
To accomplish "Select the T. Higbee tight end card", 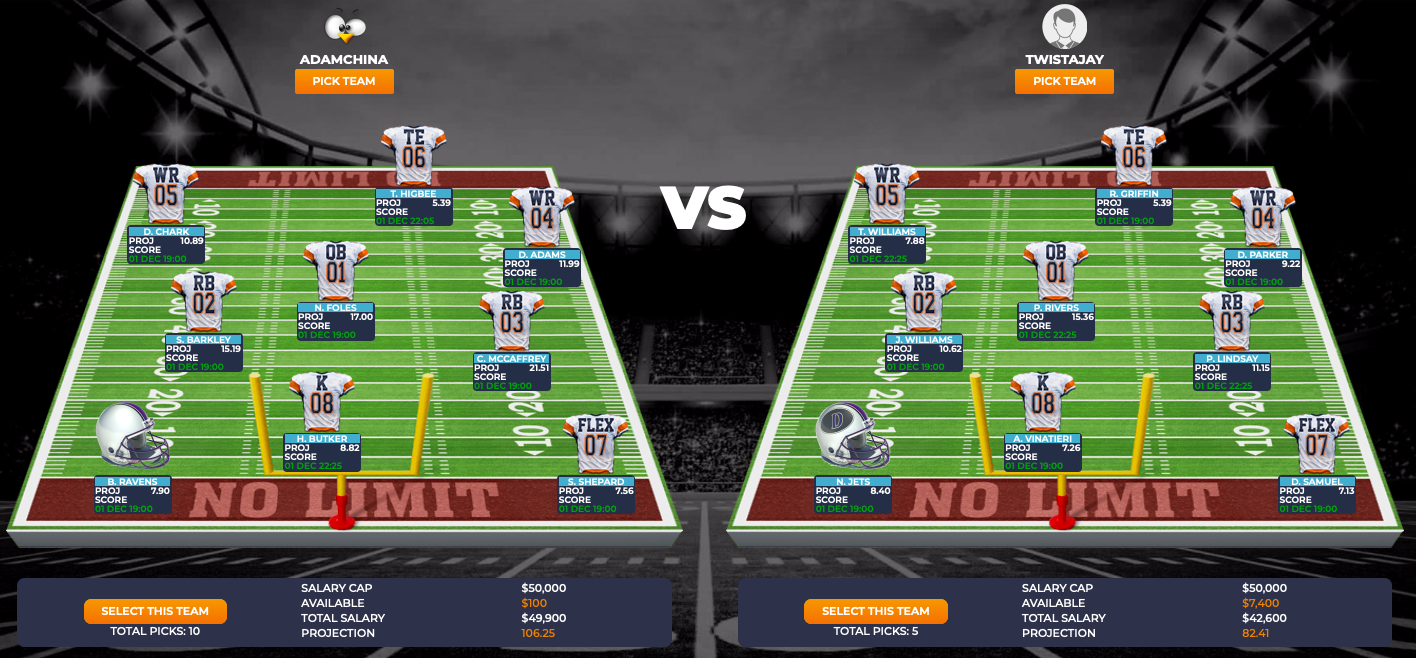I will point(414,207).
